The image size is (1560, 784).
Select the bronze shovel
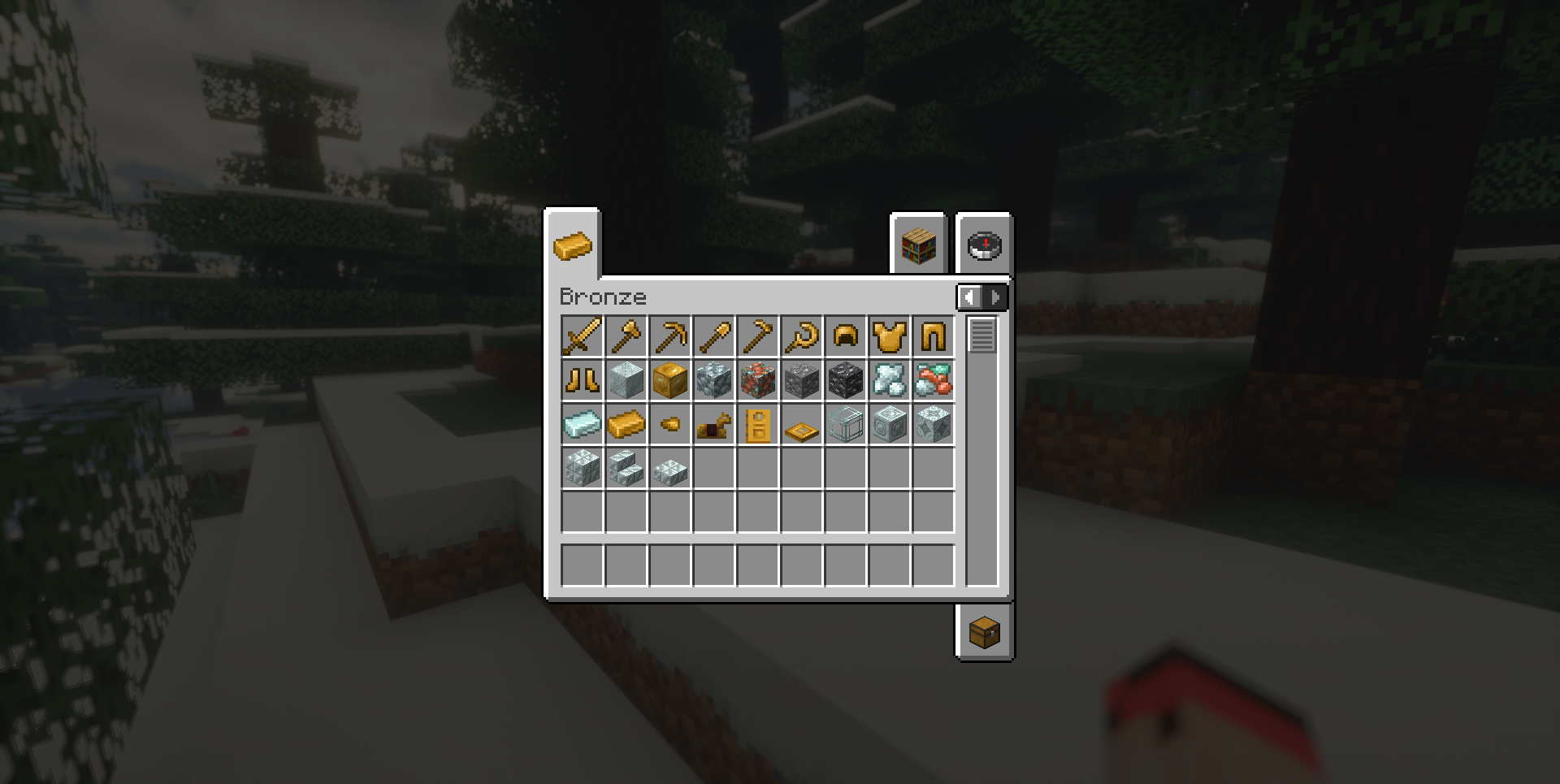[714, 336]
